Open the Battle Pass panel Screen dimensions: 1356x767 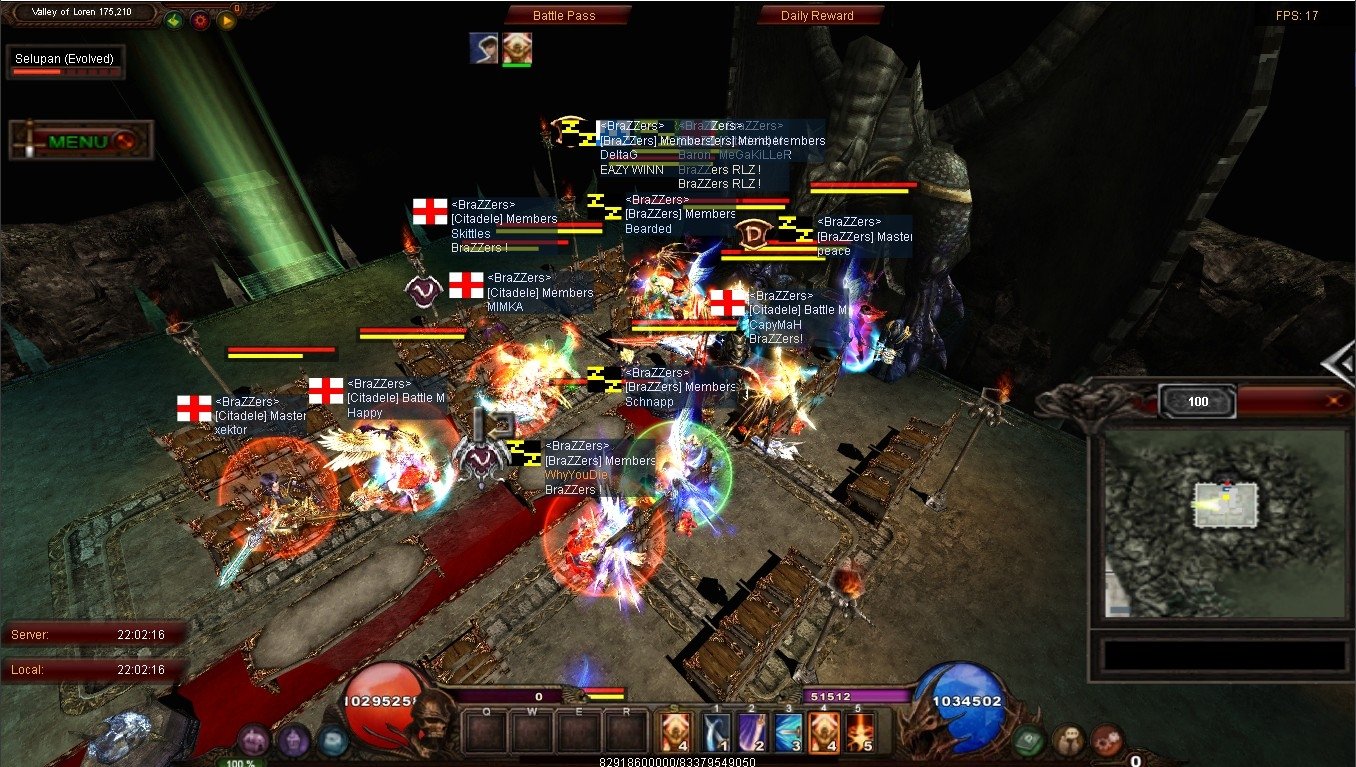[567, 15]
